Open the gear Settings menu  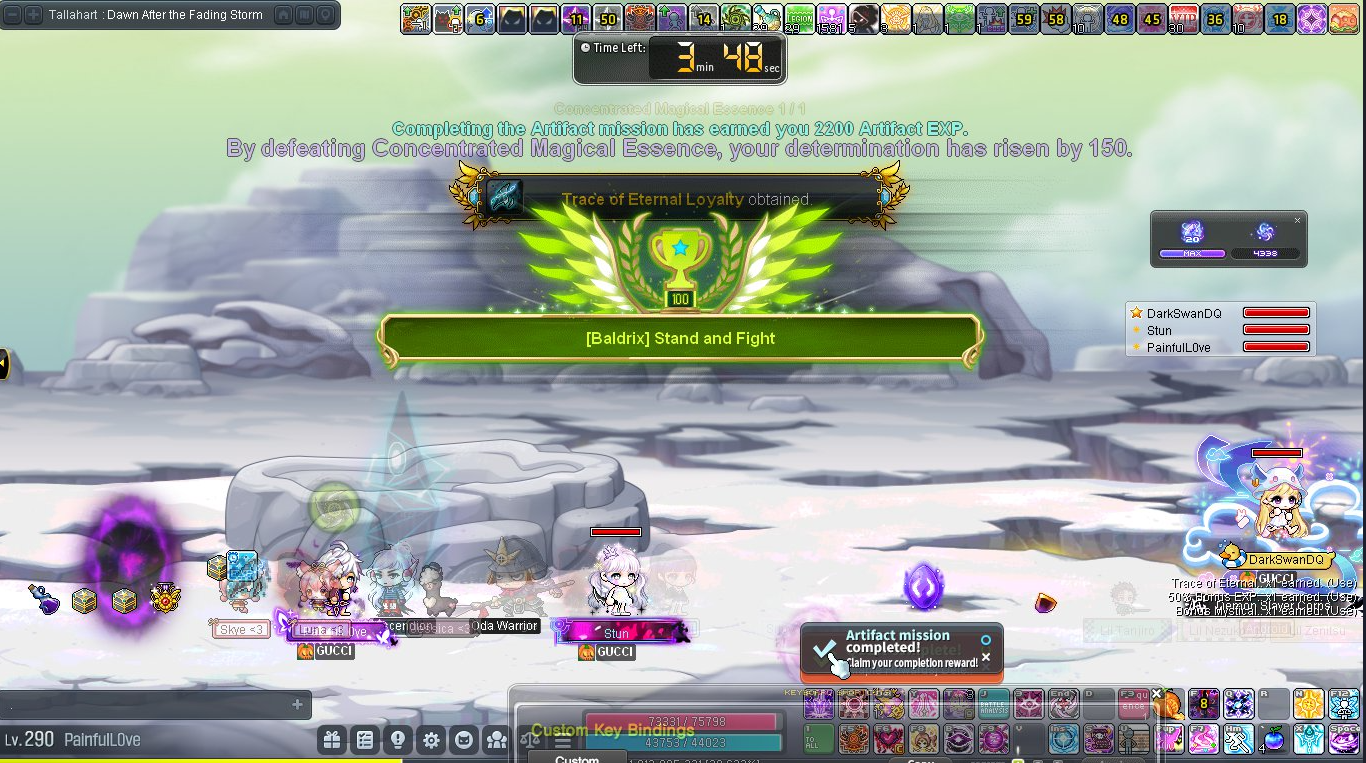click(431, 740)
